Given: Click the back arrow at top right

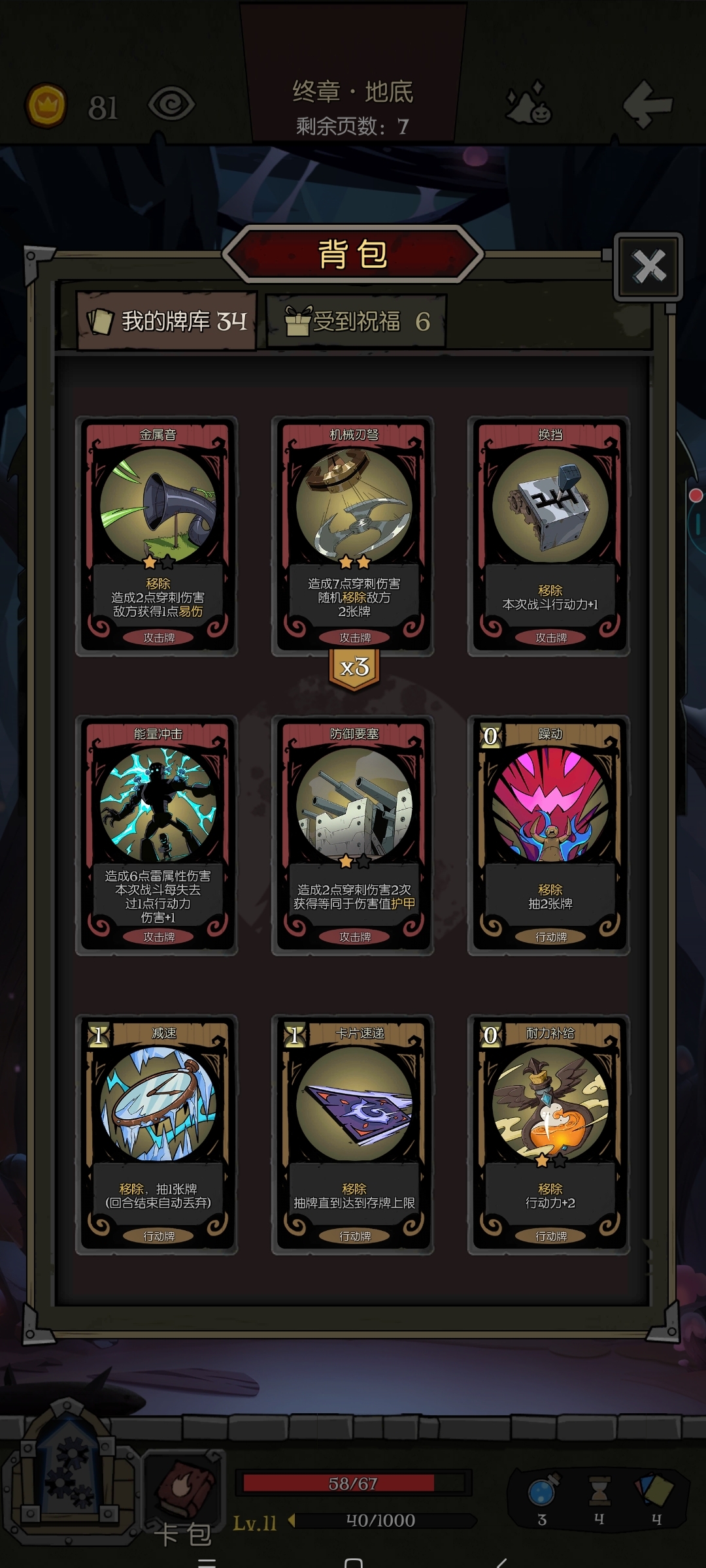Looking at the screenshot, I should 647,105.
